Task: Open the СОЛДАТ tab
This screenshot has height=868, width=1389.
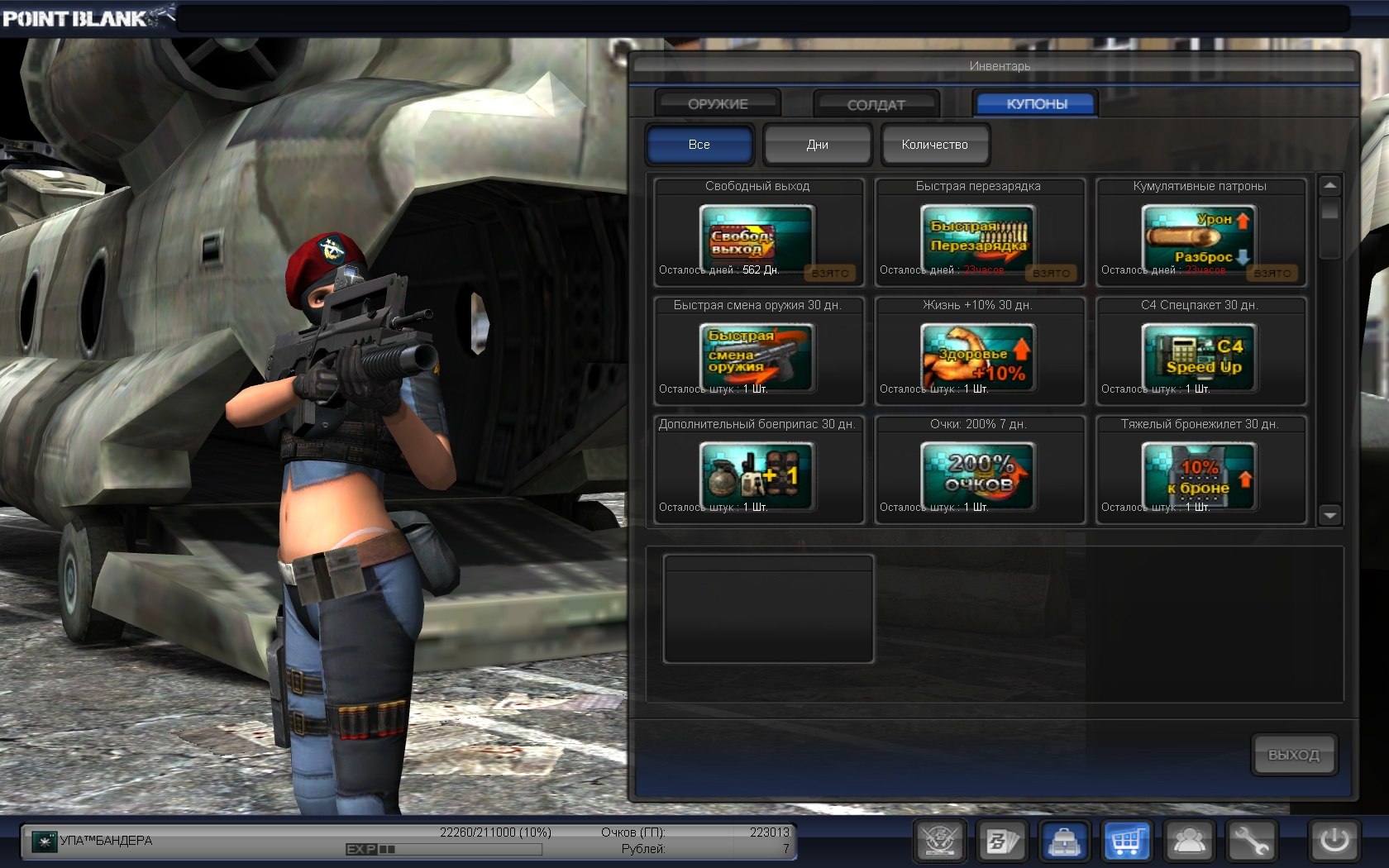Action: coord(876,105)
